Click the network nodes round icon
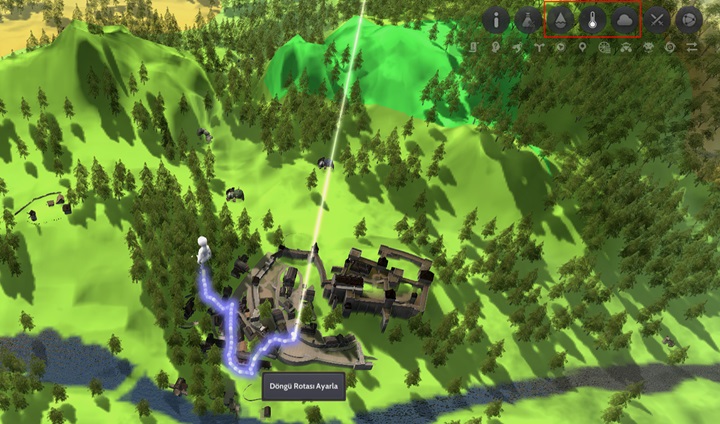This screenshot has width=720, height=424. (x=689, y=20)
